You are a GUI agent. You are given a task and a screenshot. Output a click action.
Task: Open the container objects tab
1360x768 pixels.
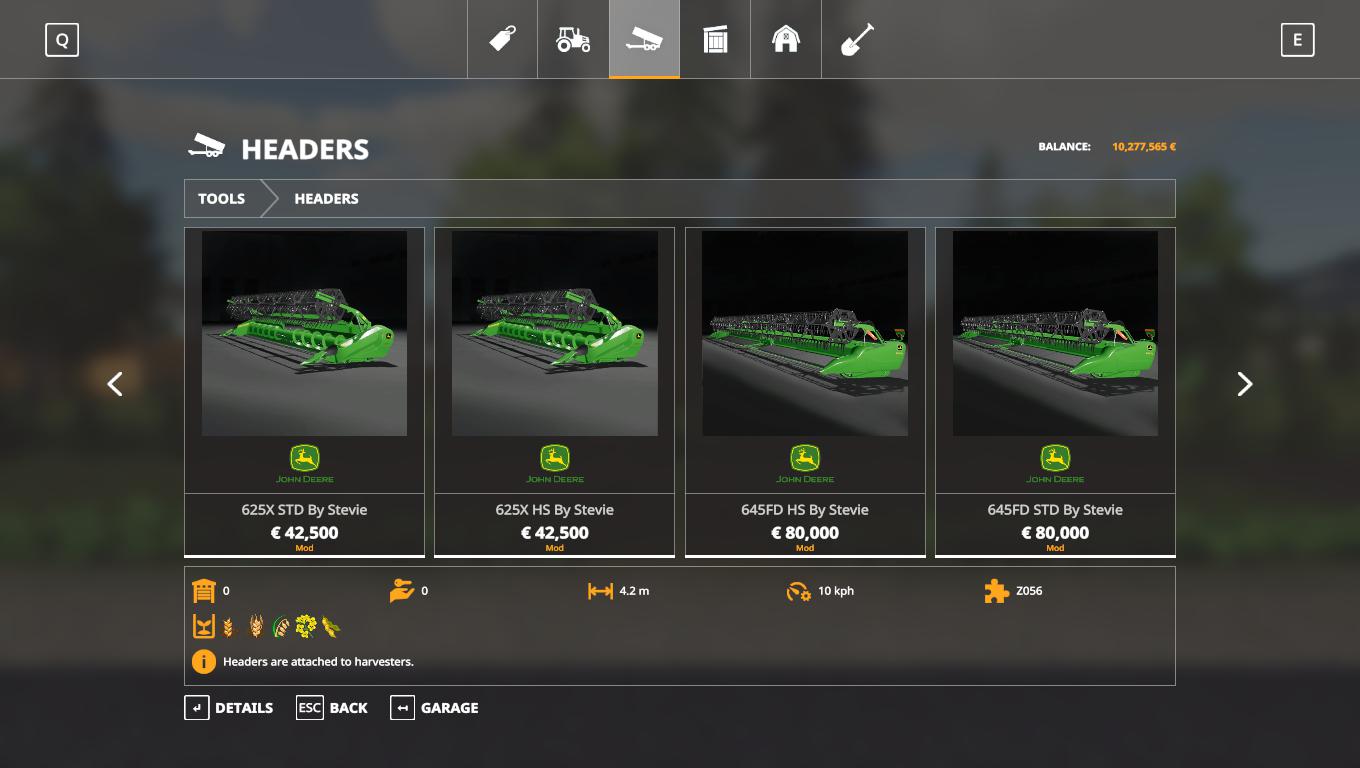coord(715,39)
